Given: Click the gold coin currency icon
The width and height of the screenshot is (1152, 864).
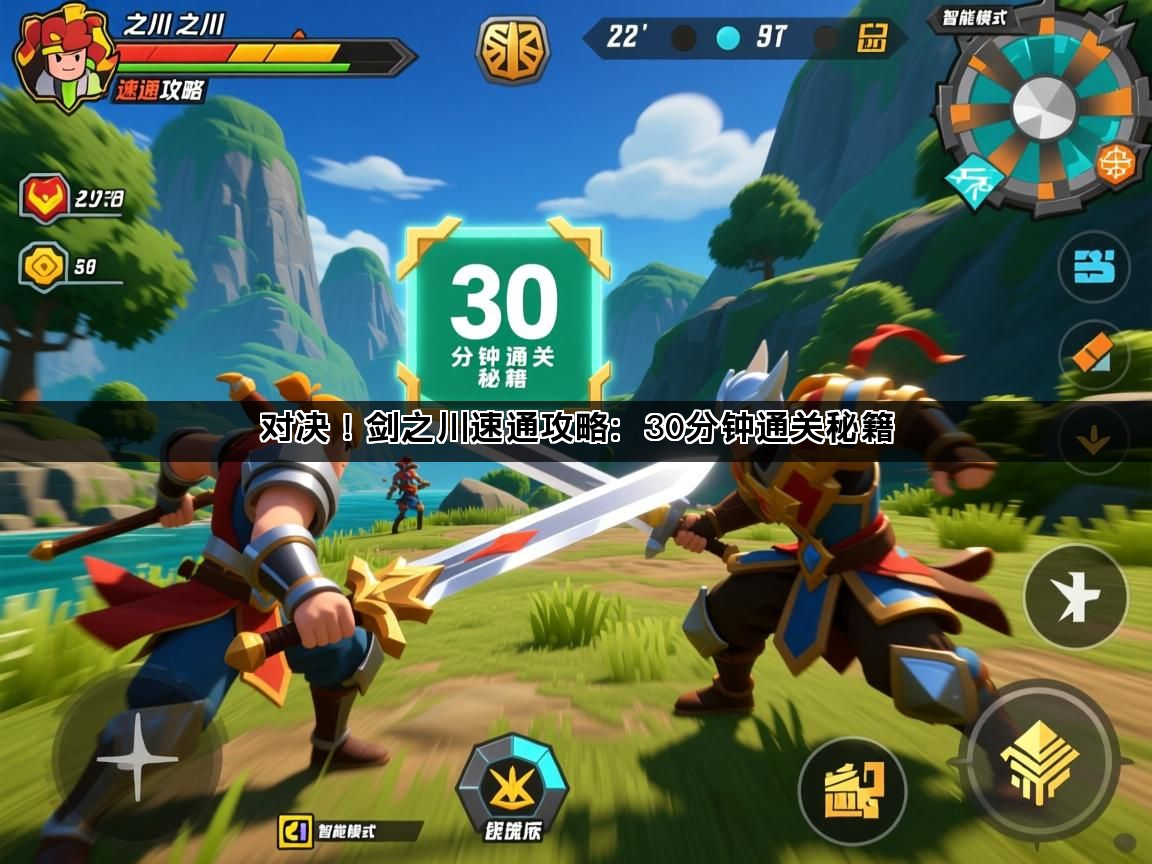Looking at the screenshot, I should point(45,266).
